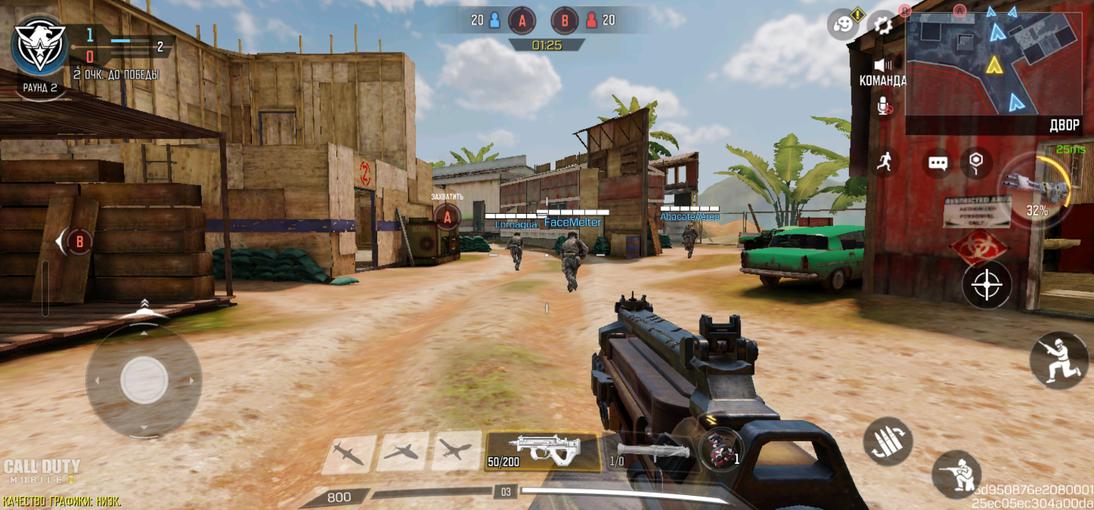Screen dimensions: 1094x510
Task: Toggle the microphone icon
Action: tap(884, 105)
